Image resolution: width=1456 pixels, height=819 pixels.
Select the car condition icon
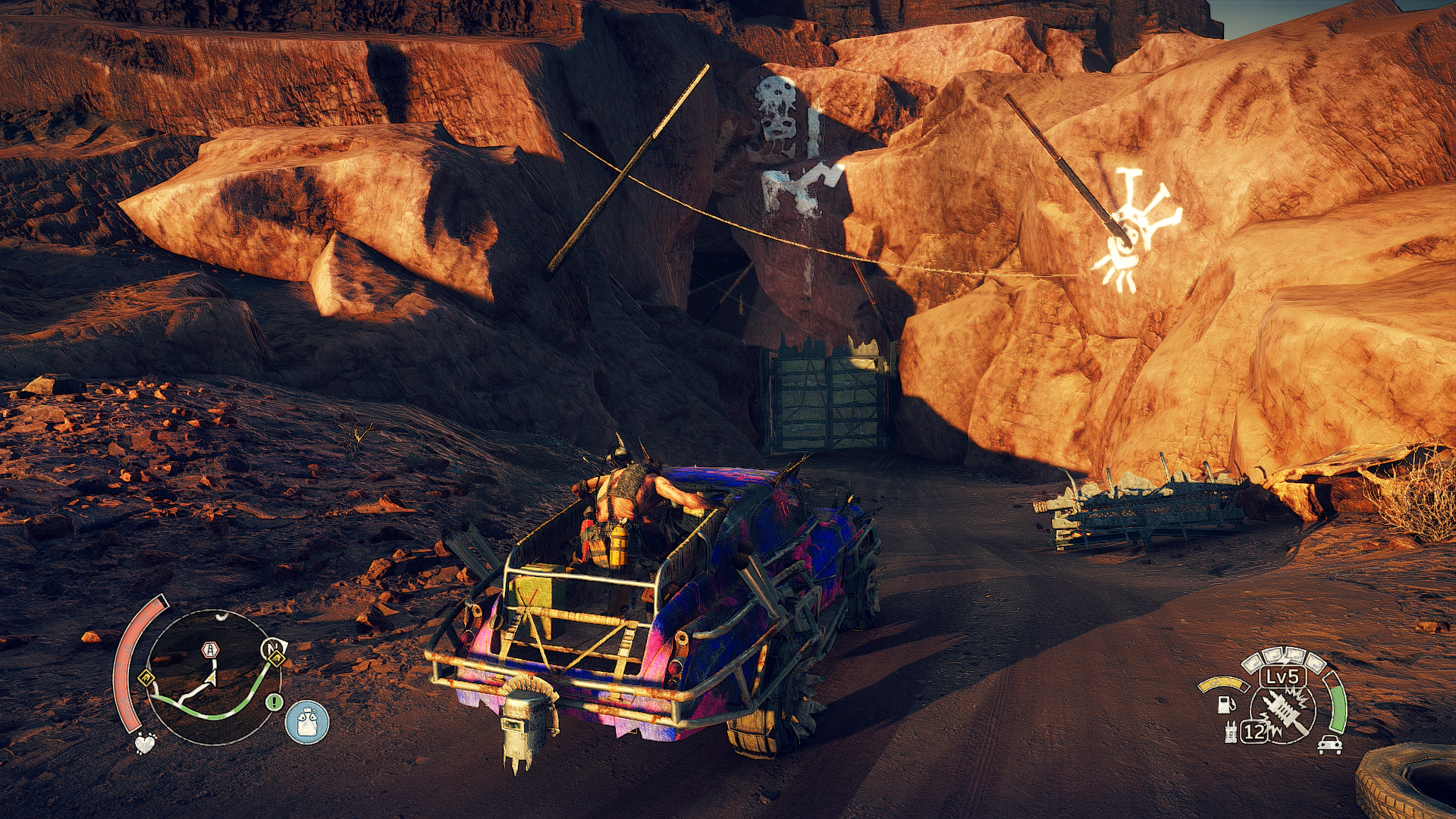pyautogui.click(x=1329, y=744)
